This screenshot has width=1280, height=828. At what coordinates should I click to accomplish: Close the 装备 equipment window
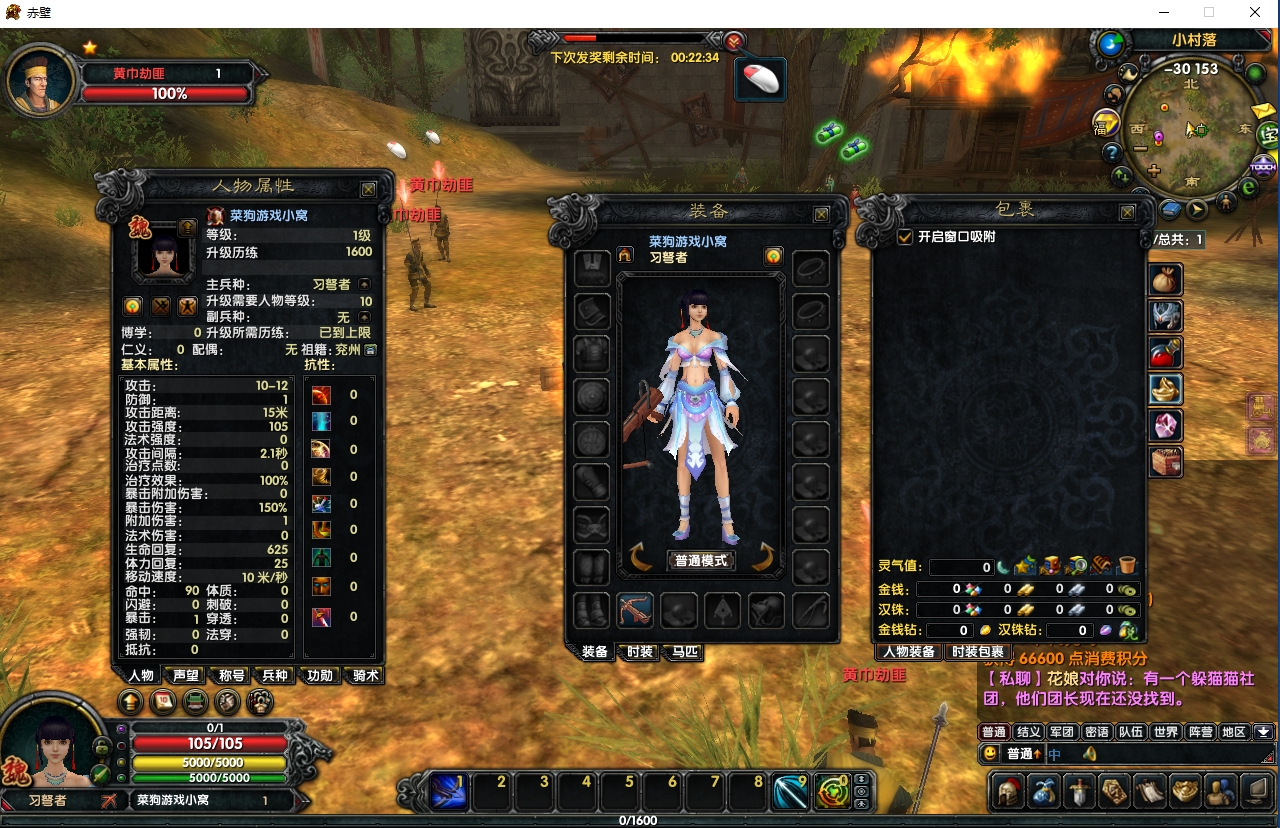pyautogui.click(x=821, y=214)
